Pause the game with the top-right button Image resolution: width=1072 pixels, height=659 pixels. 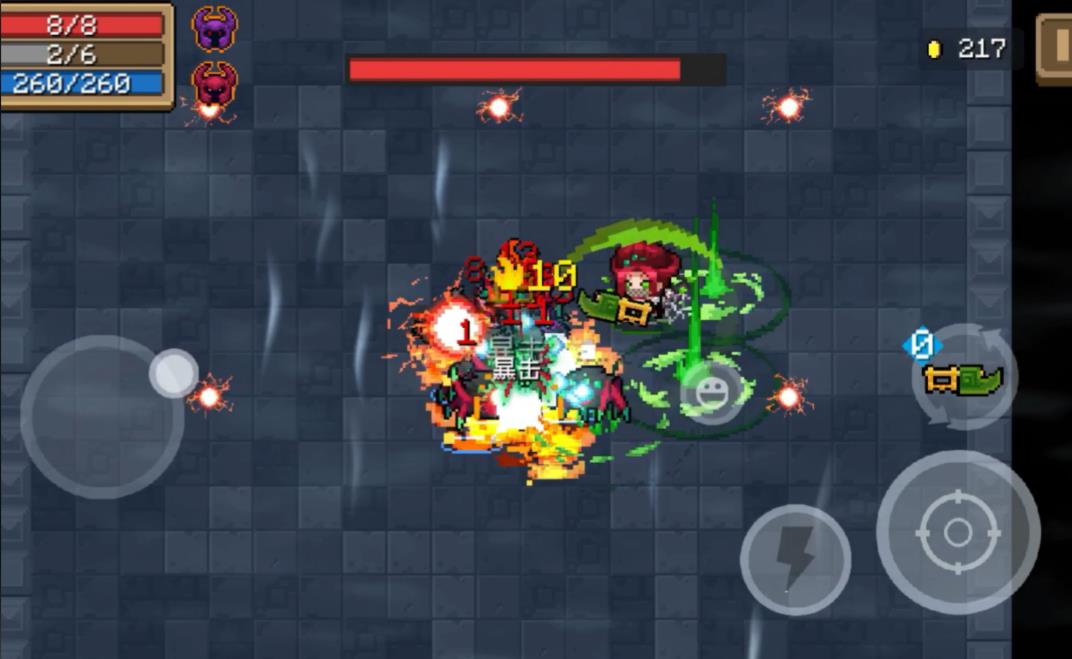pyautogui.click(x=1054, y=47)
